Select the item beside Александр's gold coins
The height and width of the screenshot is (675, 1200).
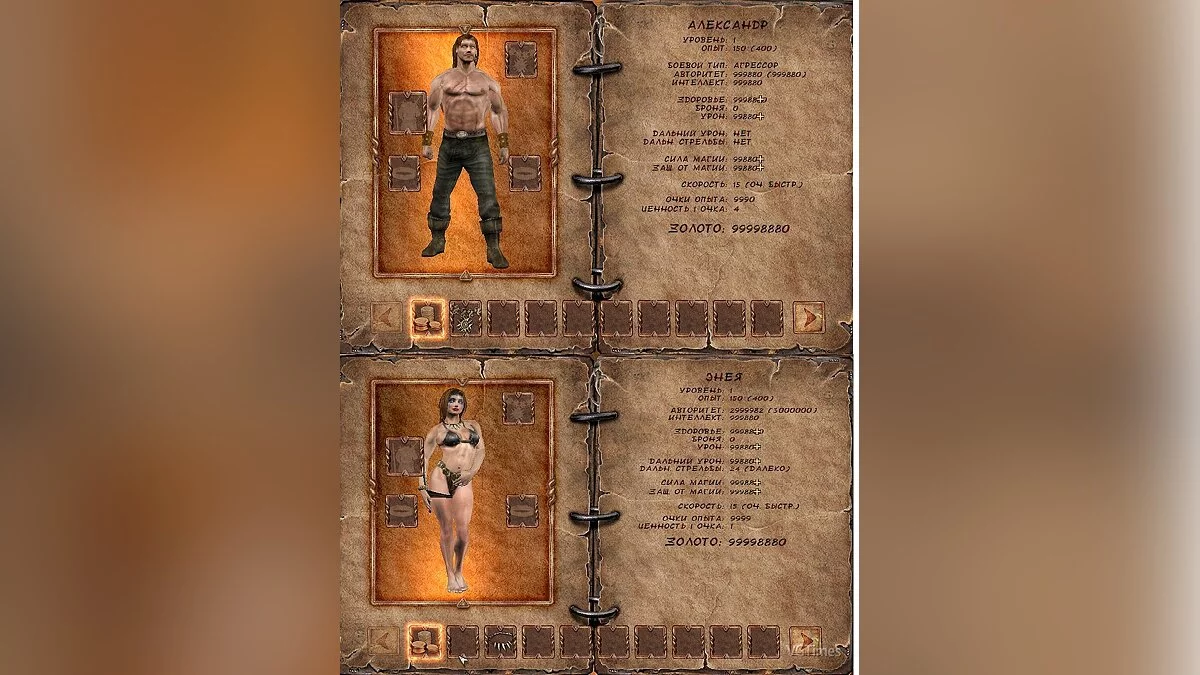click(466, 318)
